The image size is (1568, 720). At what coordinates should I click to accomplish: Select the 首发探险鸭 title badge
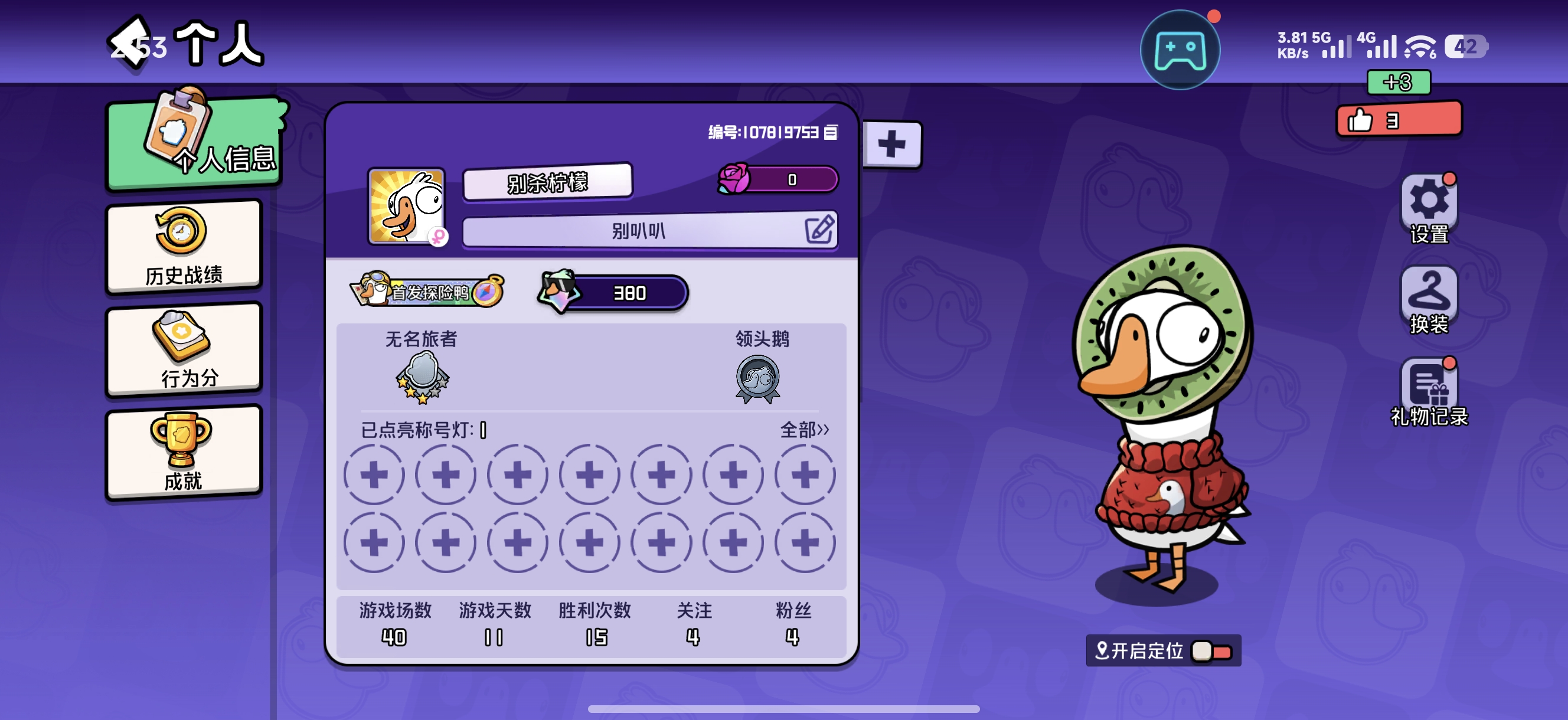point(428,292)
